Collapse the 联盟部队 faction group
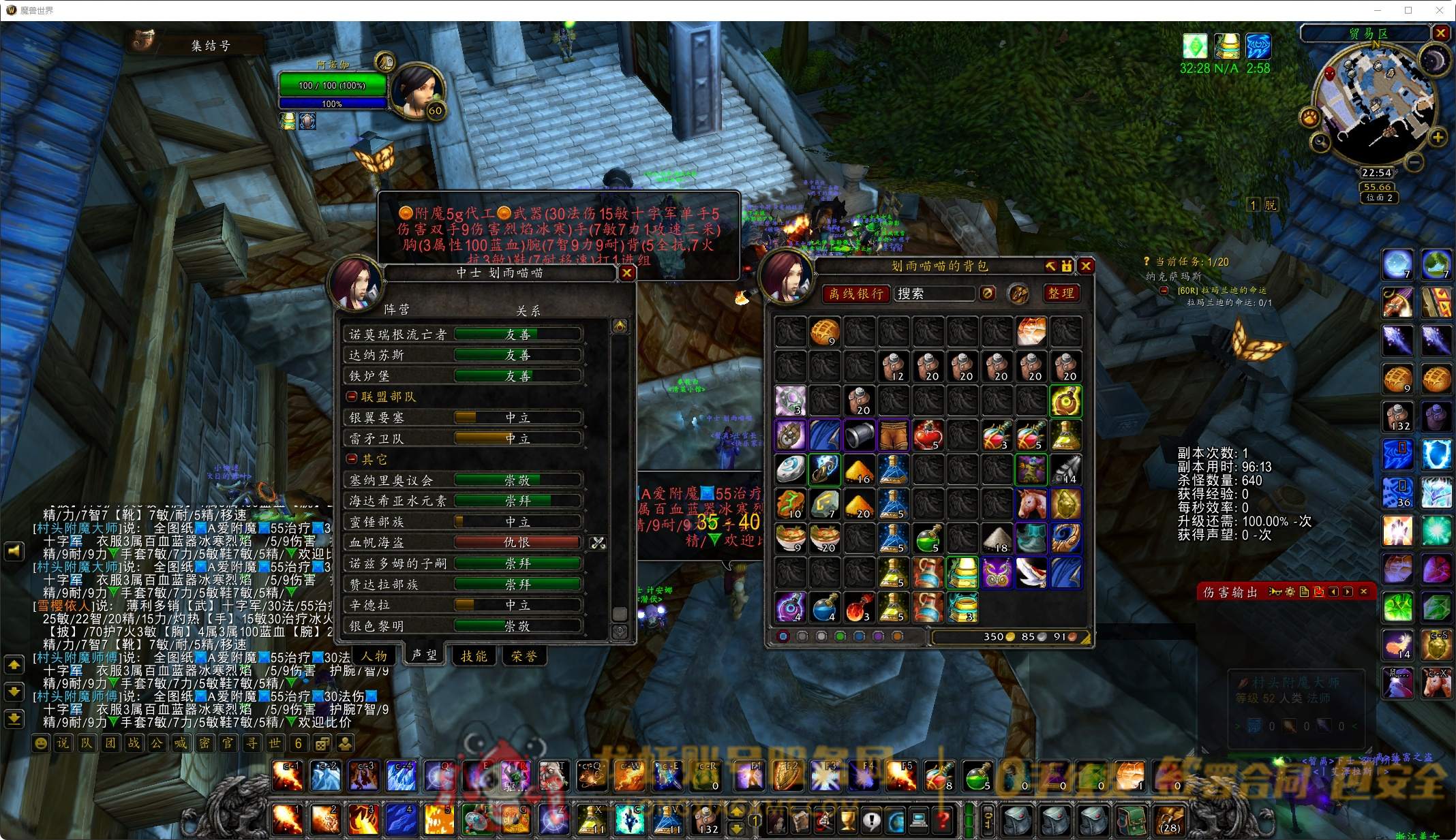The height and width of the screenshot is (840, 1456). (352, 396)
